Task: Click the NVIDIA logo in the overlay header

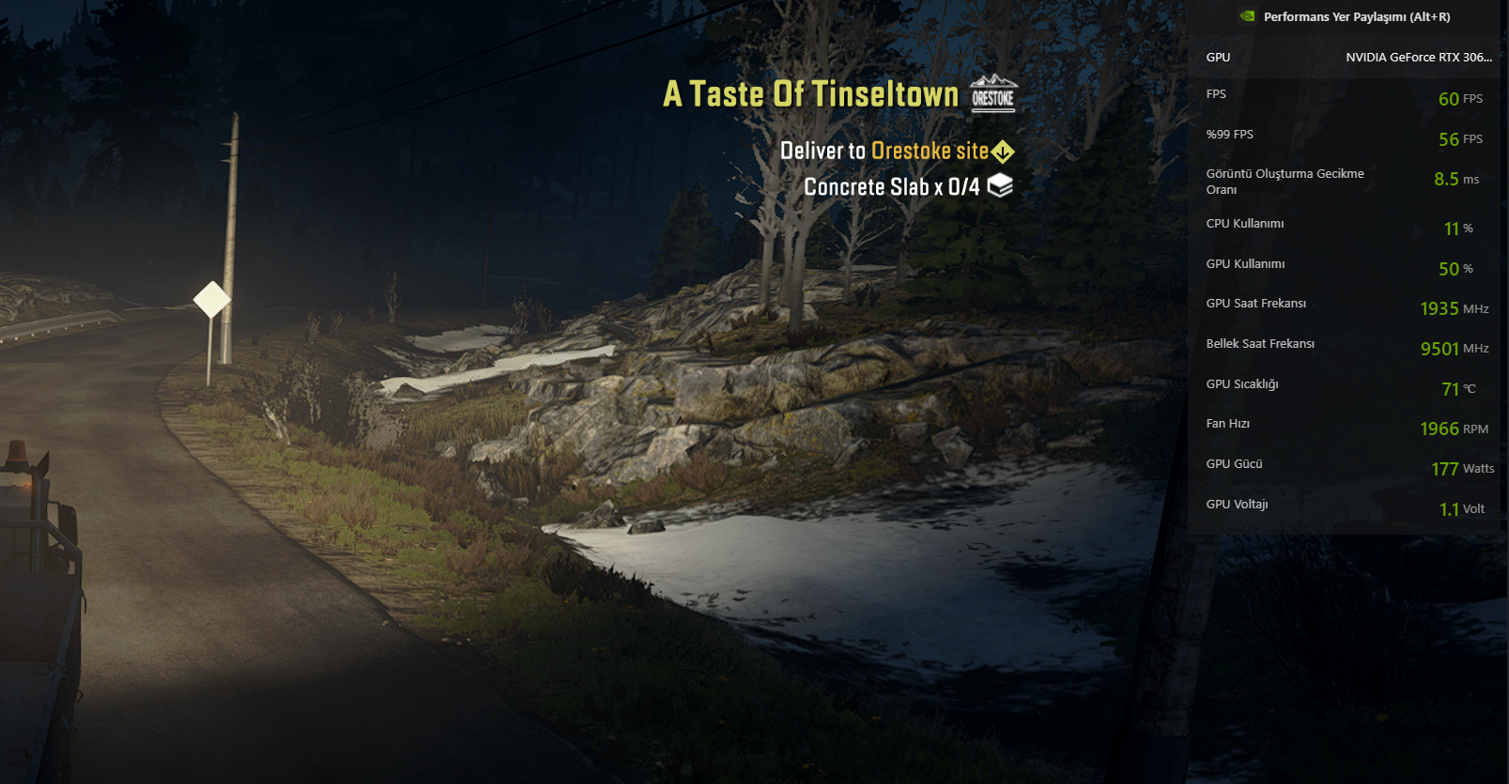Action: coord(1244,16)
